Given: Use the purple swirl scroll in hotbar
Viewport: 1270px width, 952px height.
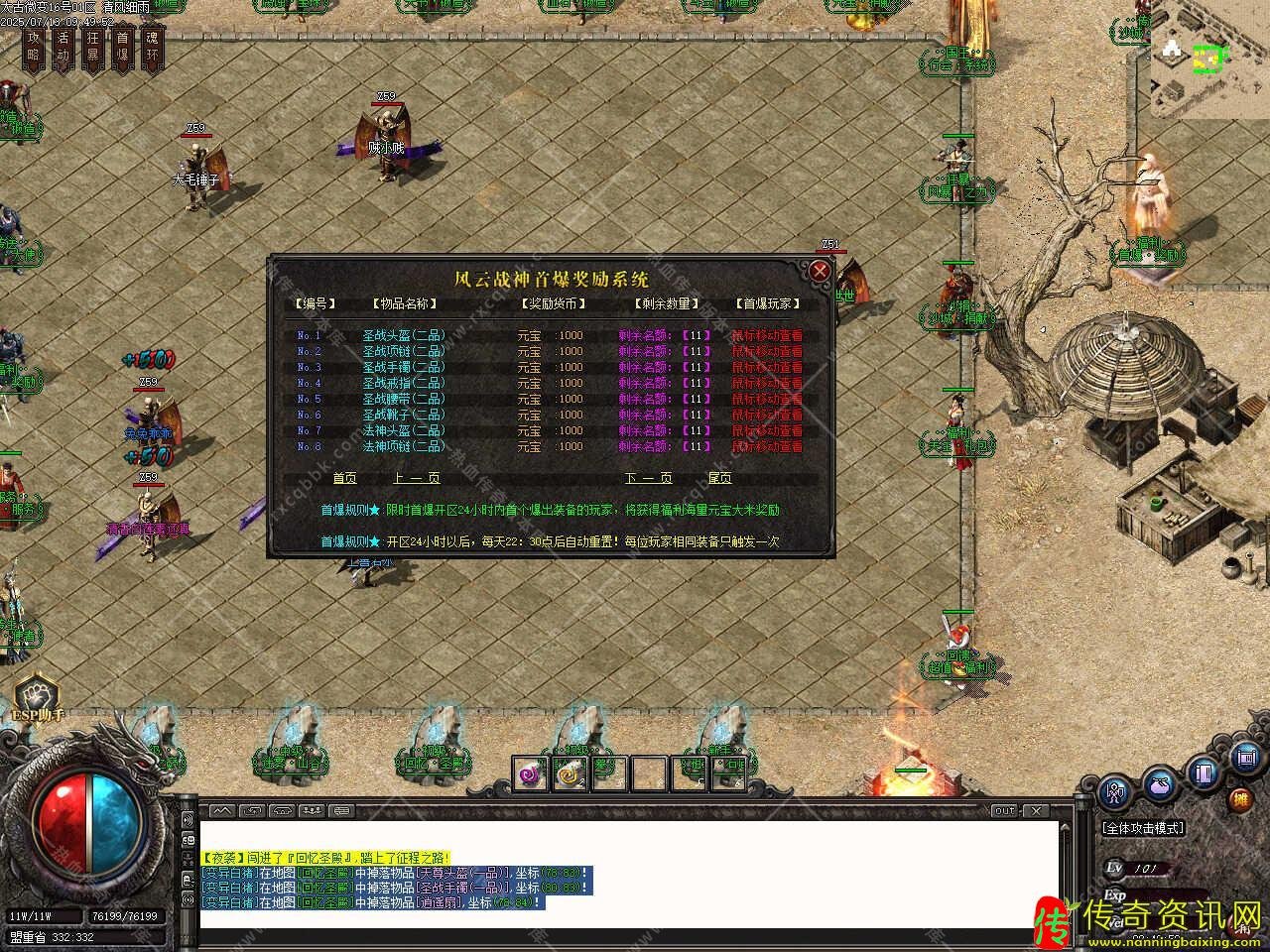Looking at the screenshot, I should (x=530, y=773).
